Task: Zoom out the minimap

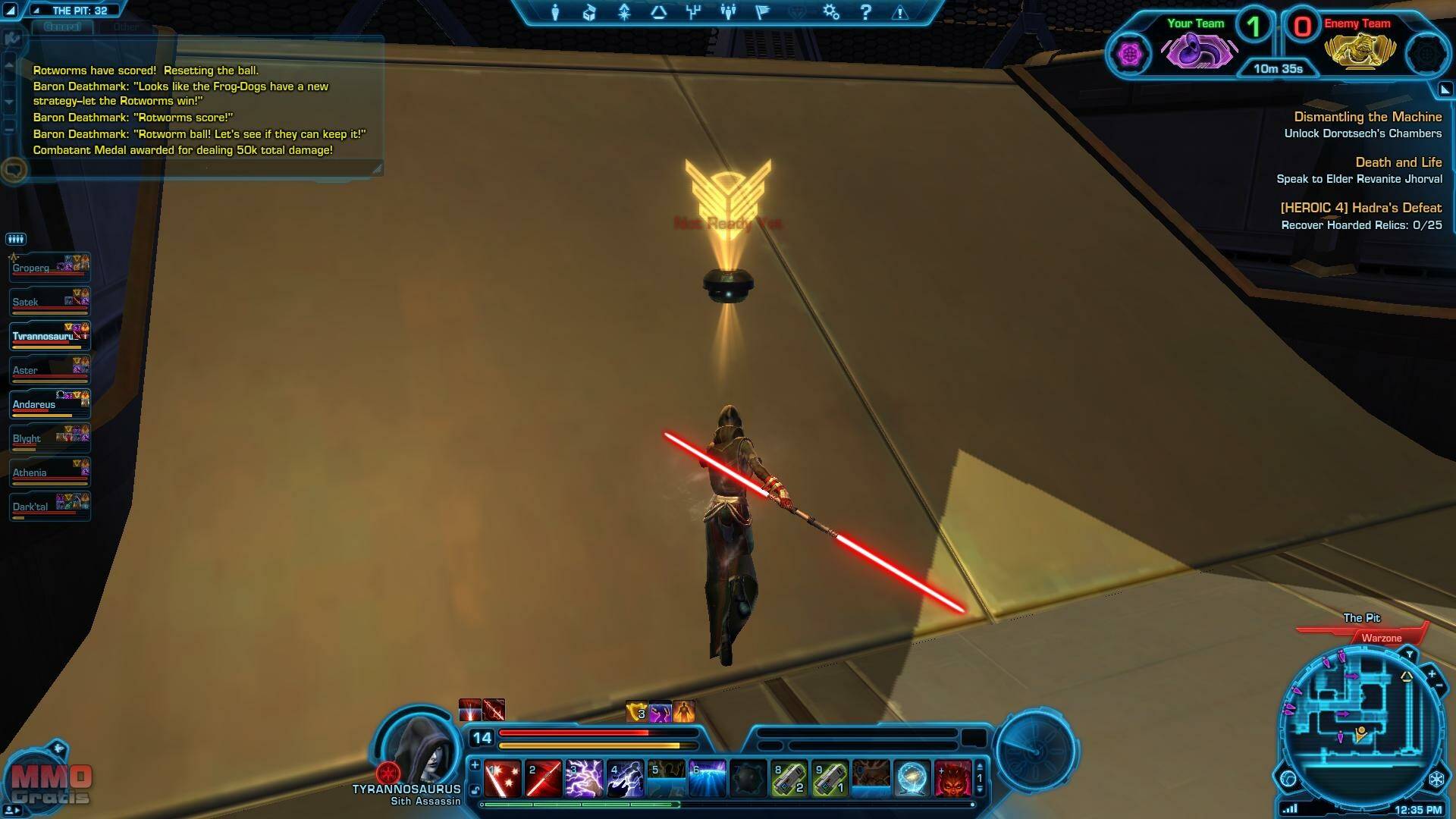Action: pos(1439,686)
